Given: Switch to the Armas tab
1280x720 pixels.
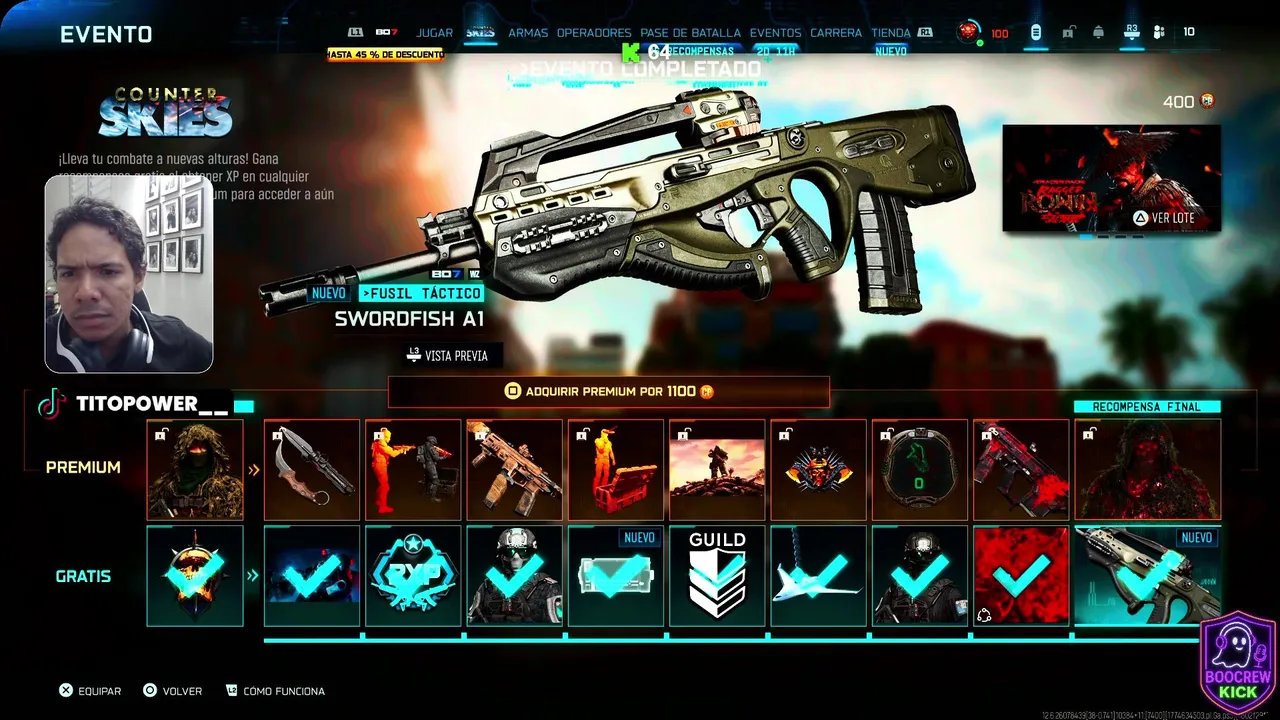Looking at the screenshot, I should pyautogui.click(x=528, y=33).
